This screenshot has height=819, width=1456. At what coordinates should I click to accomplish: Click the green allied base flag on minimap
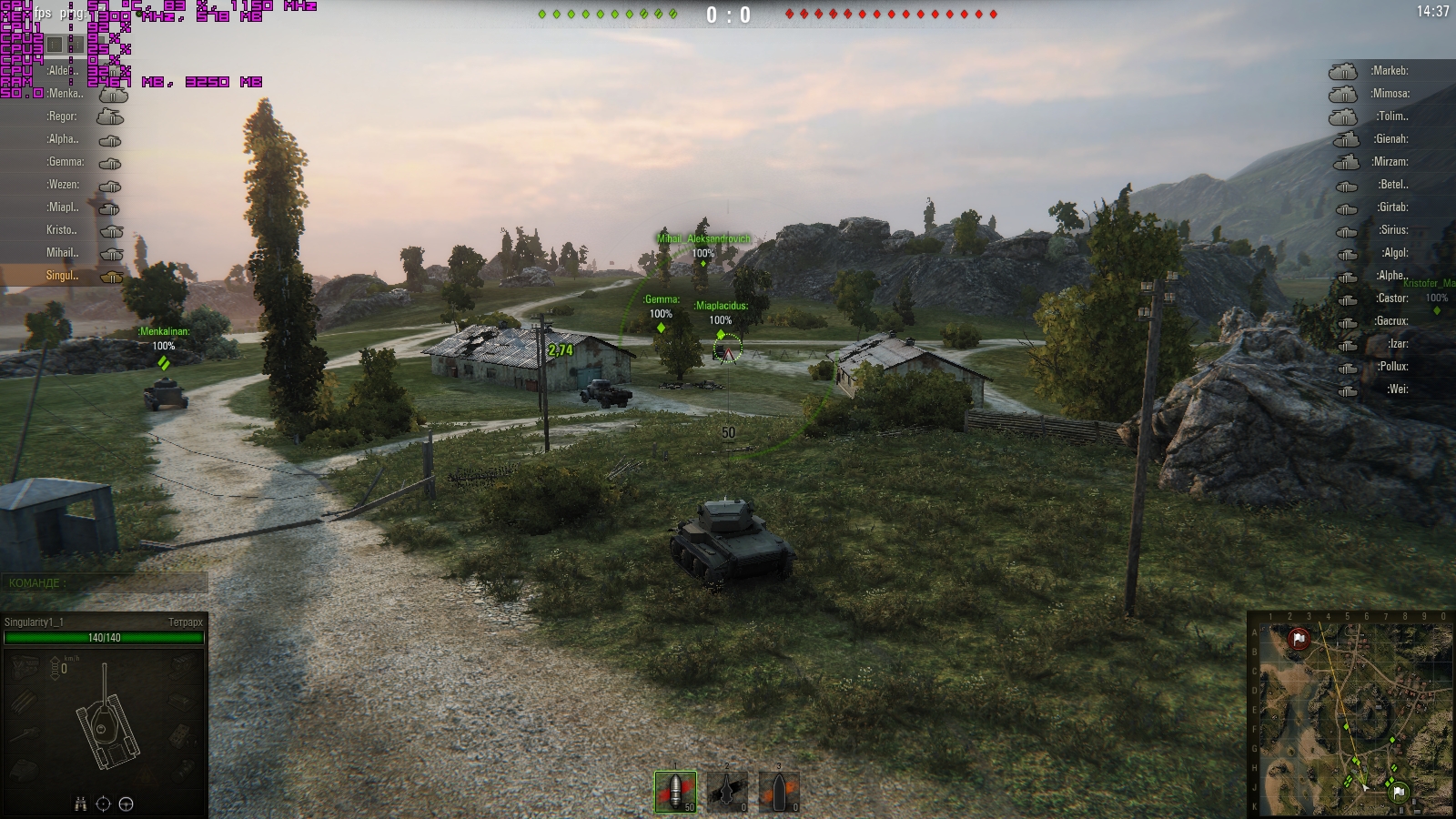coord(1400,793)
